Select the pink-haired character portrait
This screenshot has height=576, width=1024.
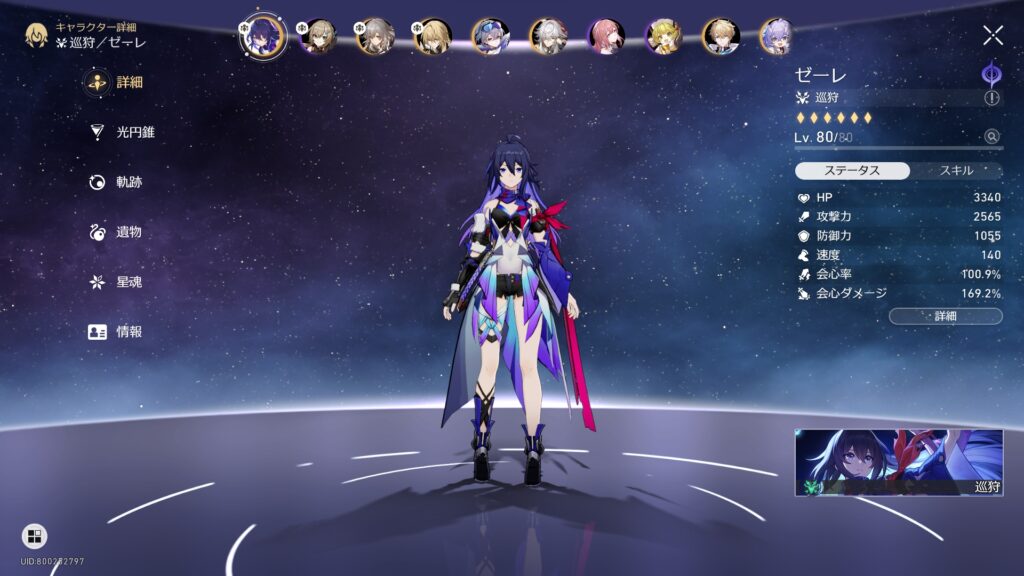605,36
